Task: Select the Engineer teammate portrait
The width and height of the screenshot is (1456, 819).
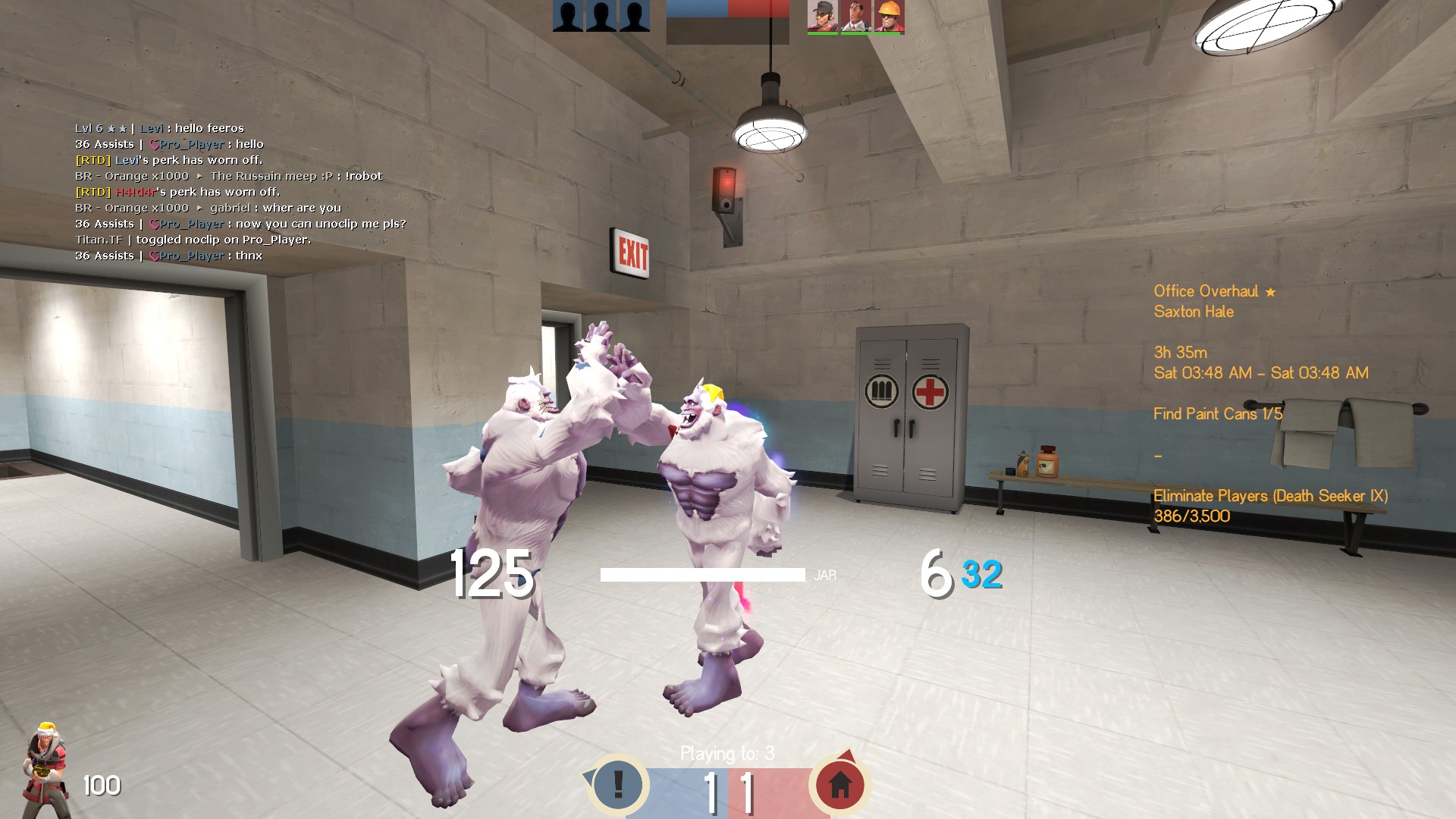Action: [889, 17]
